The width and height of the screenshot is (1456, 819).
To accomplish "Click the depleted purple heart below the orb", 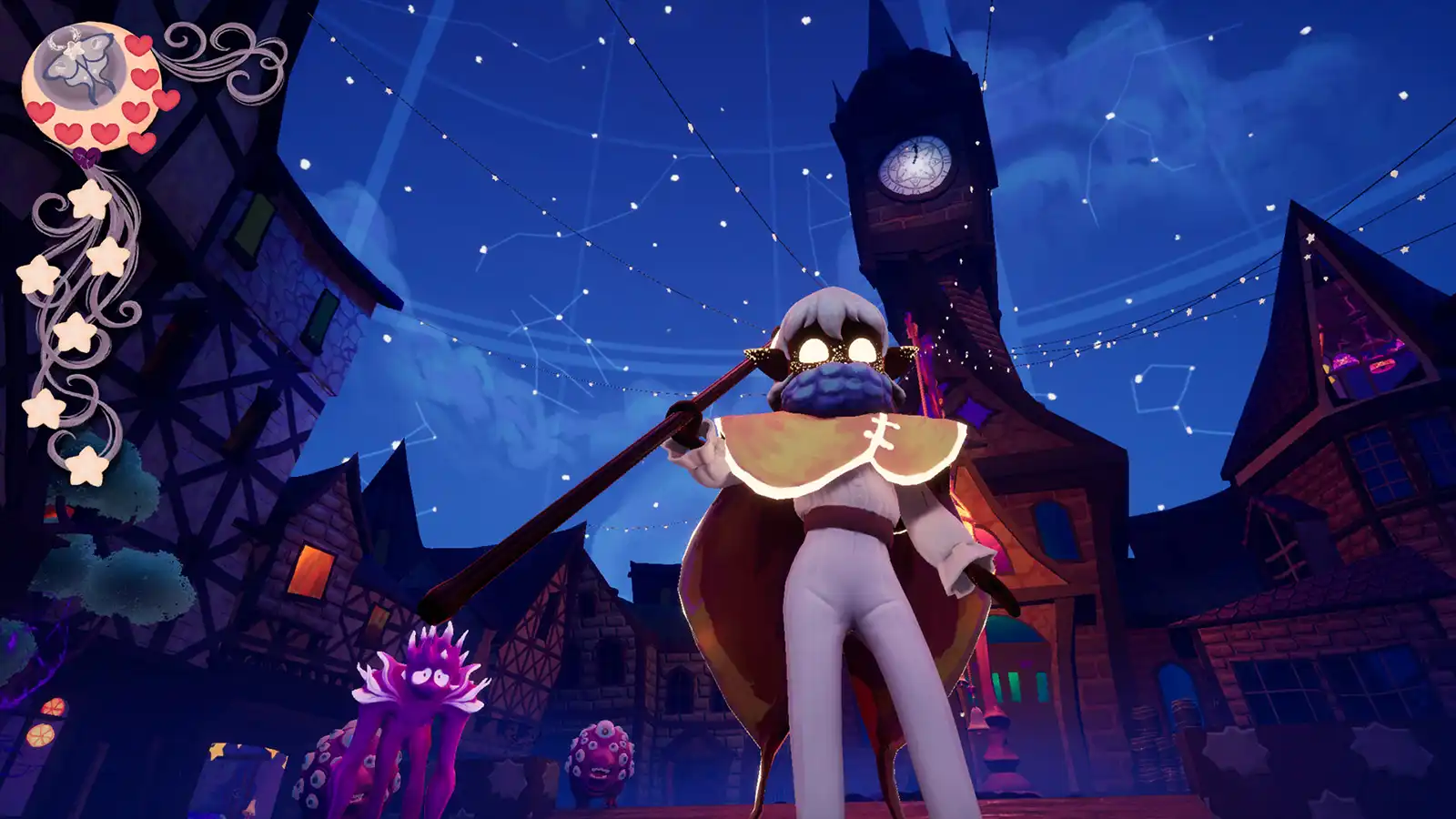I will tap(86, 156).
